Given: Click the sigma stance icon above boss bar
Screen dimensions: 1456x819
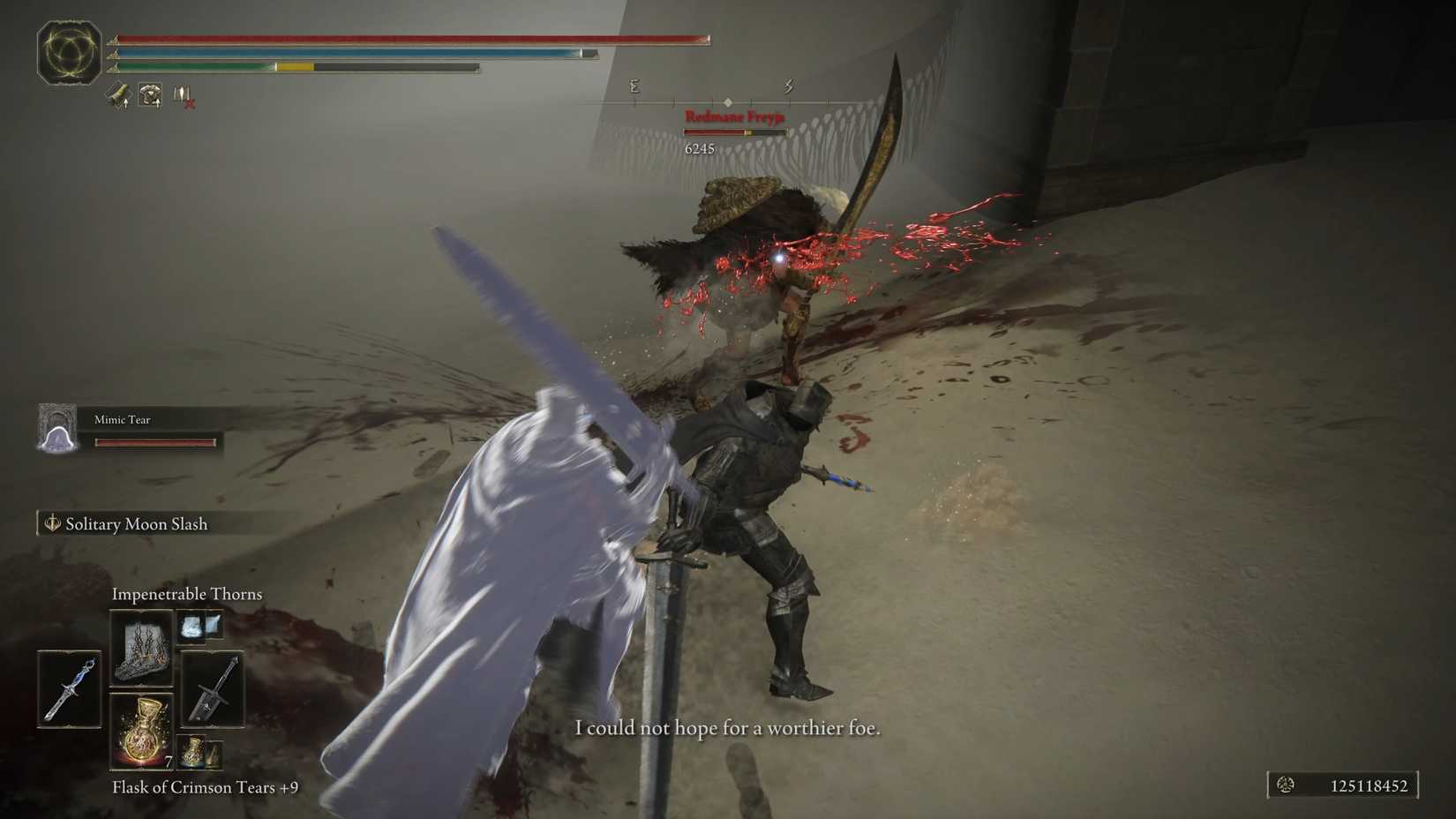Looking at the screenshot, I should (634, 86).
